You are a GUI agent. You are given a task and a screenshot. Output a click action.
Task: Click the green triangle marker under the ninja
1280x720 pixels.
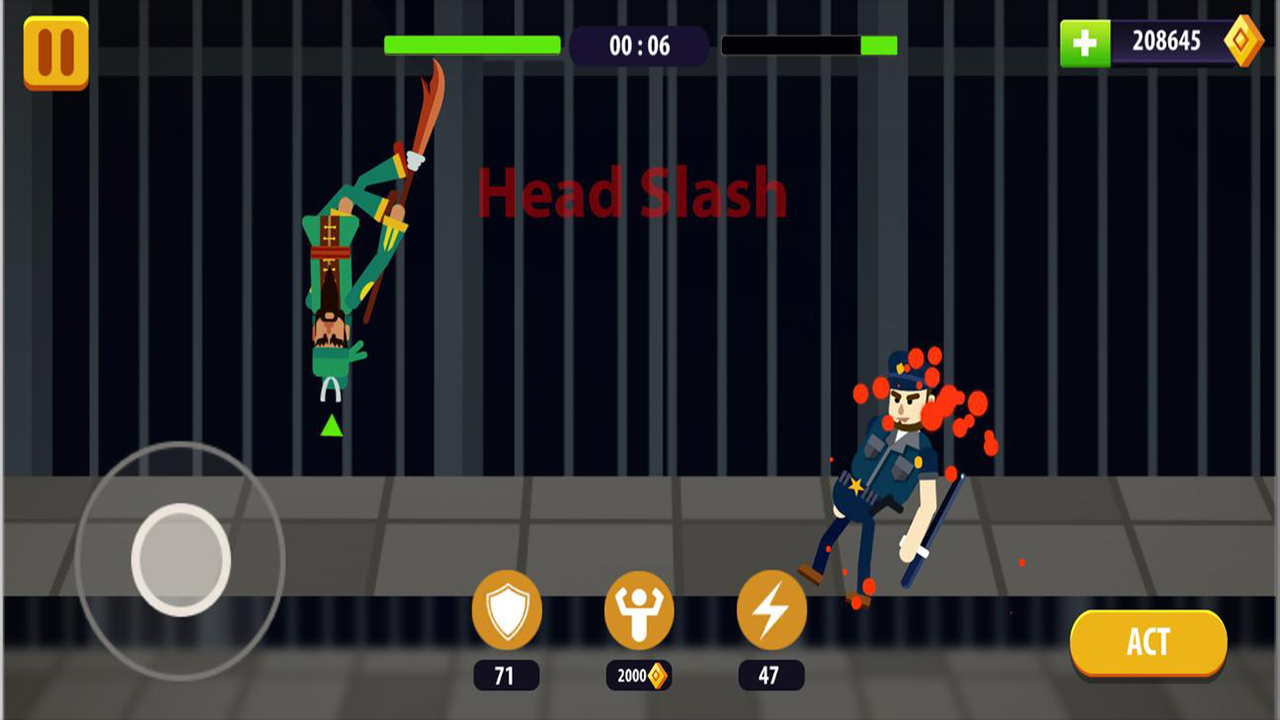point(329,424)
